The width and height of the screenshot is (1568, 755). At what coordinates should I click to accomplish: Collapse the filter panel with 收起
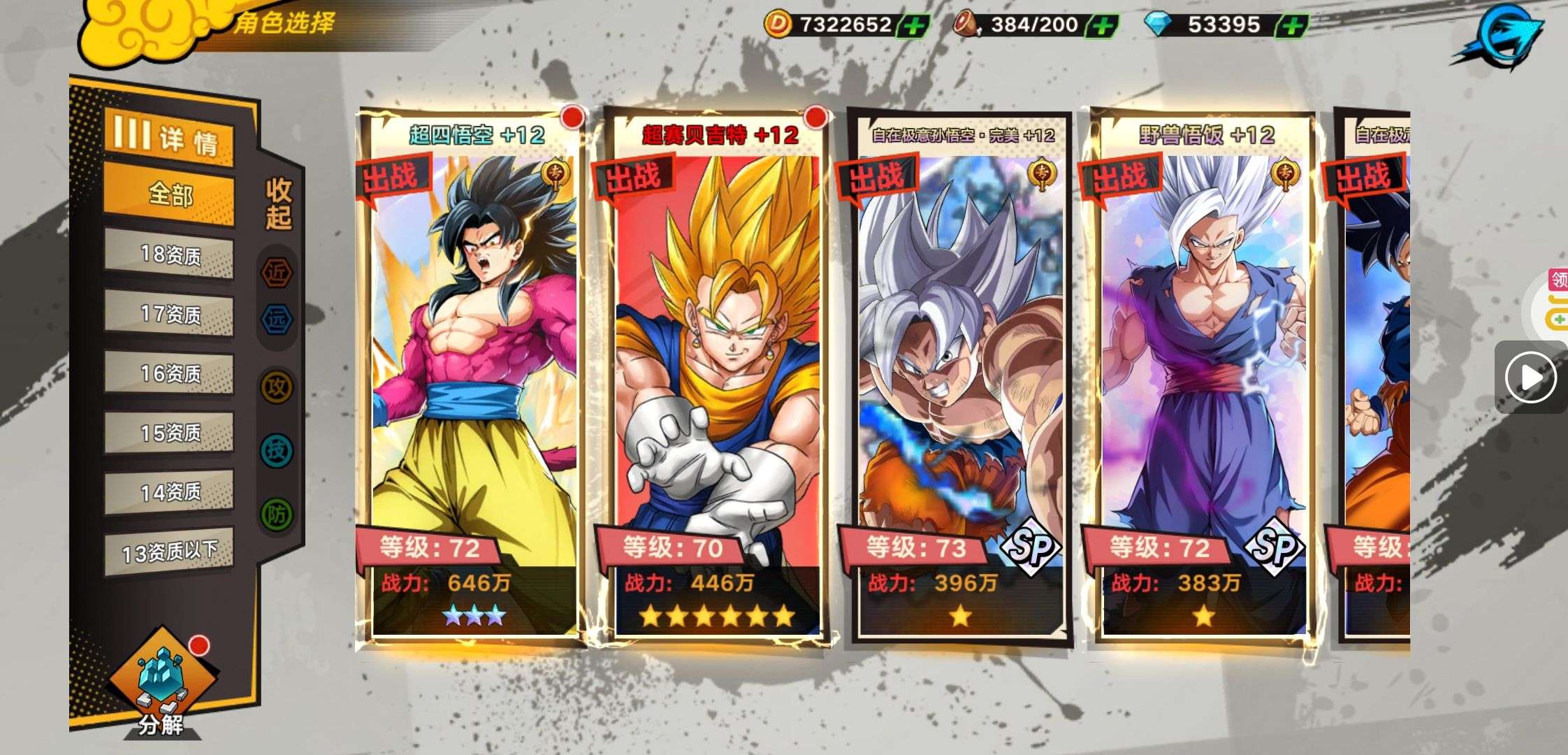(x=278, y=203)
